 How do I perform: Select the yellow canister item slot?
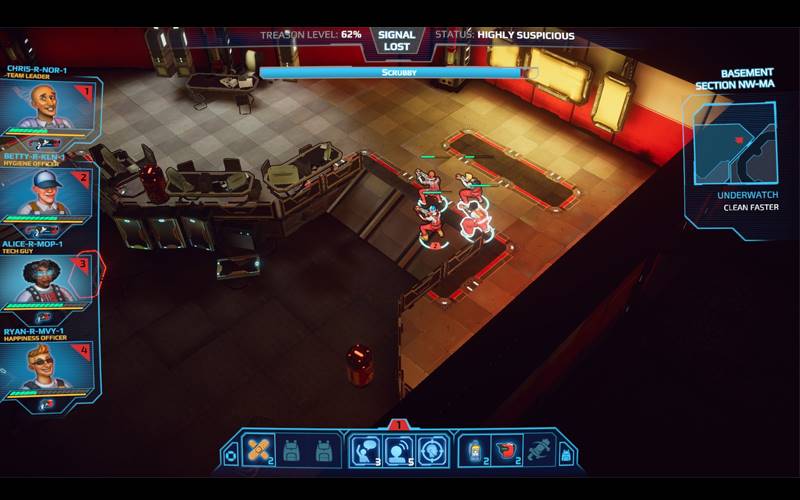[x=475, y=451]
